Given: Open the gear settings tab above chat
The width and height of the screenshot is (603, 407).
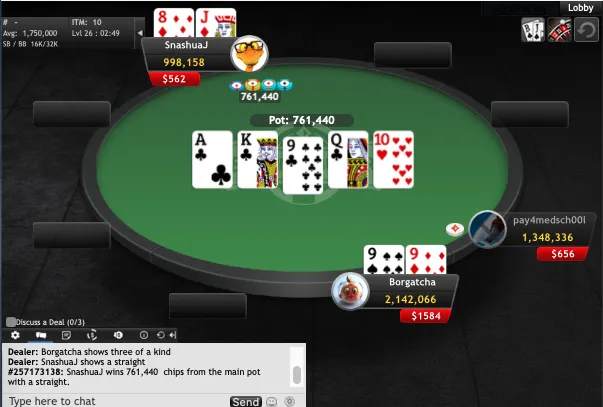Looking at the screenshot, I should 15,335.
